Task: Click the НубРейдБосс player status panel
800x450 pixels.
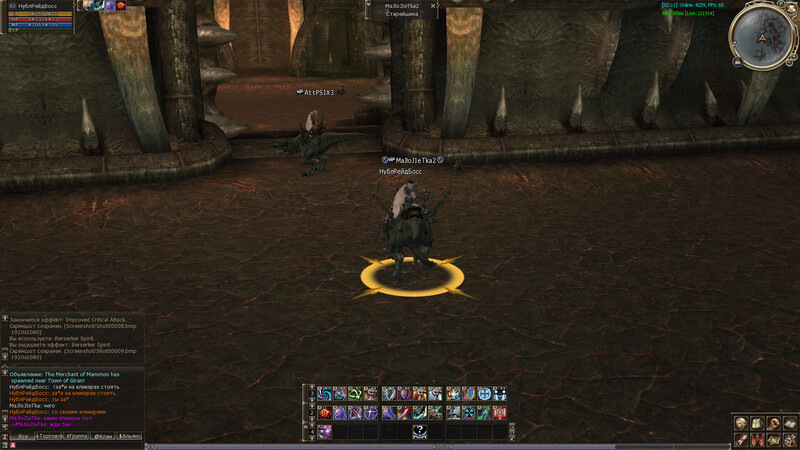Action: click(38, 15)
